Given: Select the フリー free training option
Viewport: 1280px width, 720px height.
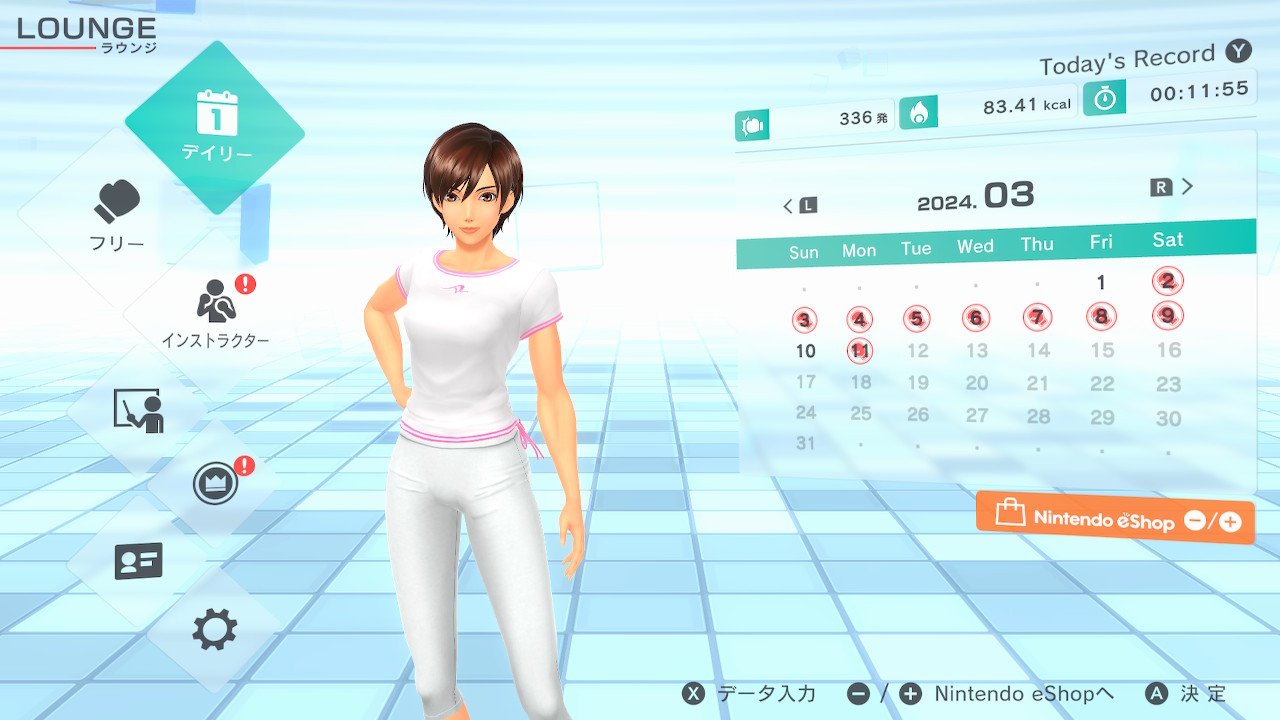Looking at the screenshot, I should [x=117, y=215].
